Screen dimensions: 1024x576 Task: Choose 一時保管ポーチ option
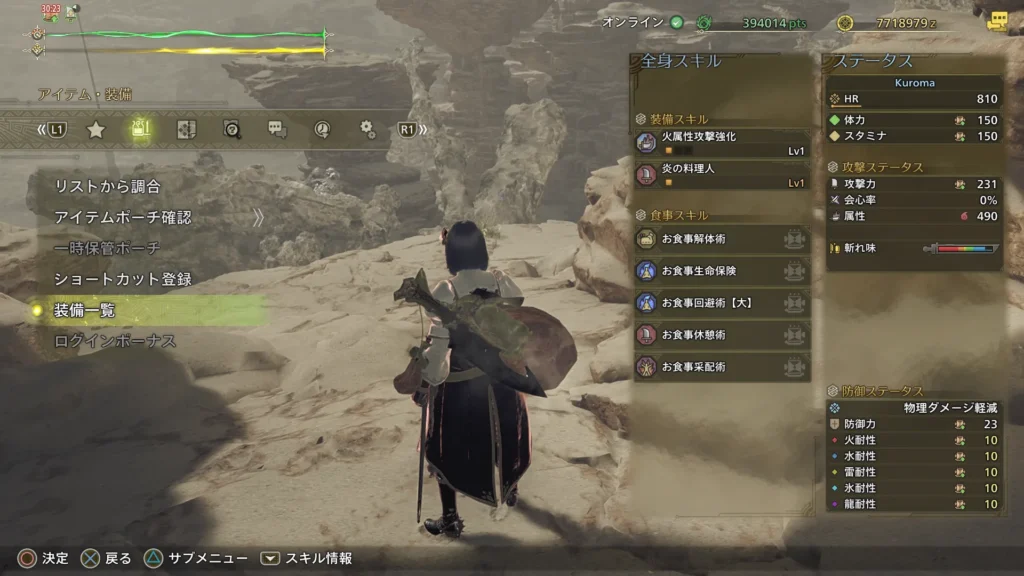(x=107, y=248)
